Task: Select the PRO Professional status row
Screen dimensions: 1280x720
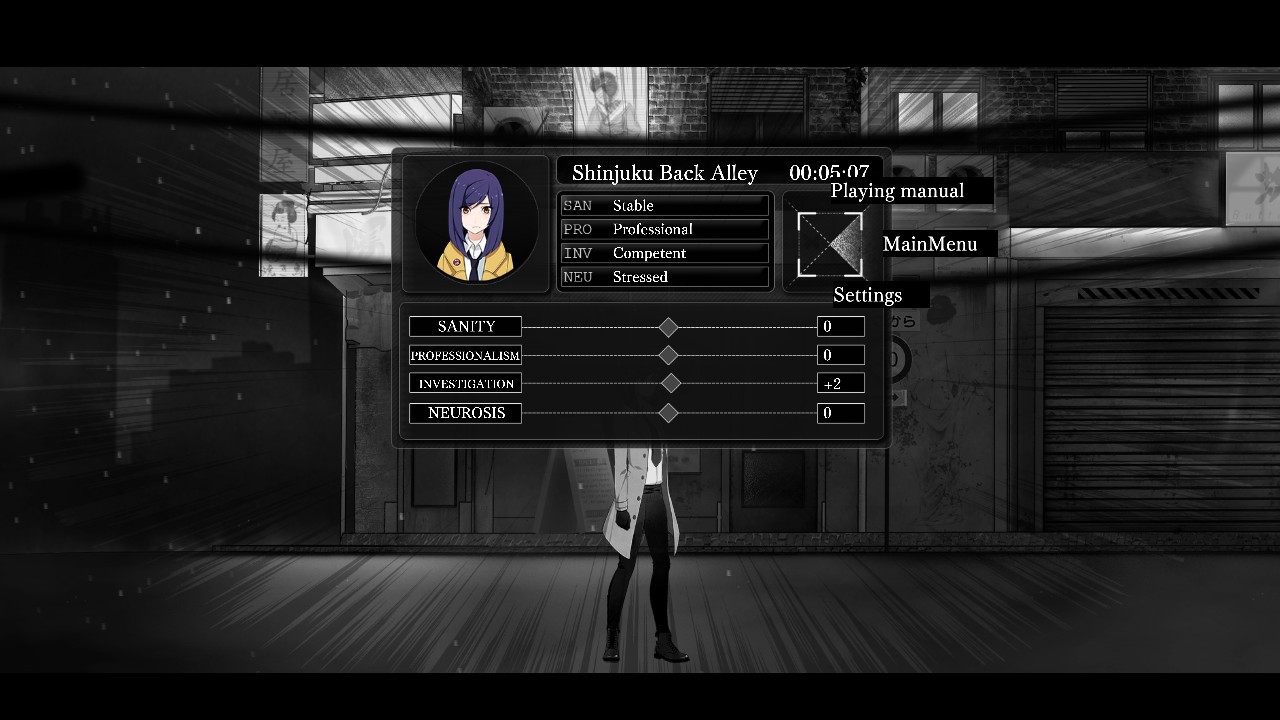Action: pos(664,229)
